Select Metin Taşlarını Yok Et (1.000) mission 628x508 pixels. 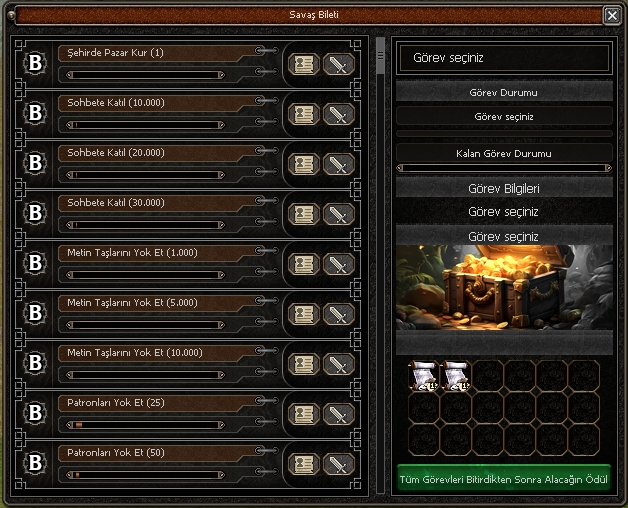click(150, 253)
